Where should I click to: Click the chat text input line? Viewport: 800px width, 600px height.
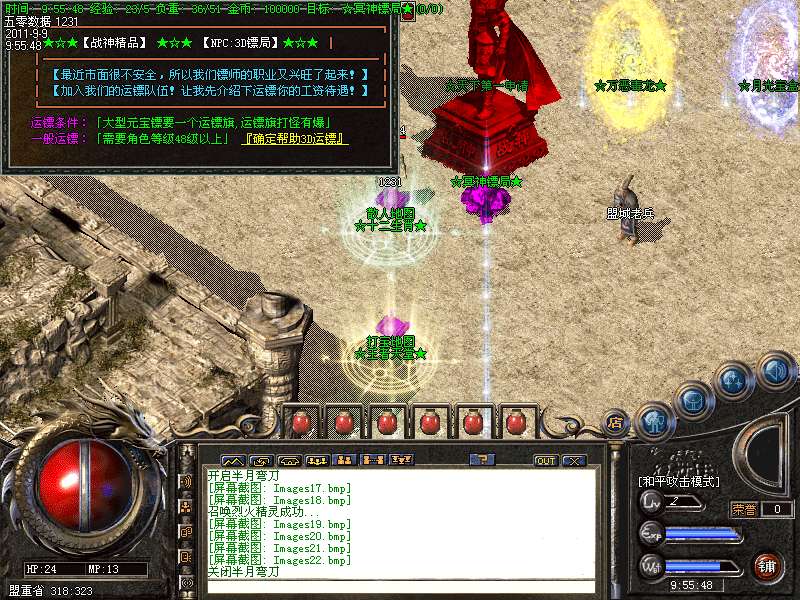click(400, 587)
